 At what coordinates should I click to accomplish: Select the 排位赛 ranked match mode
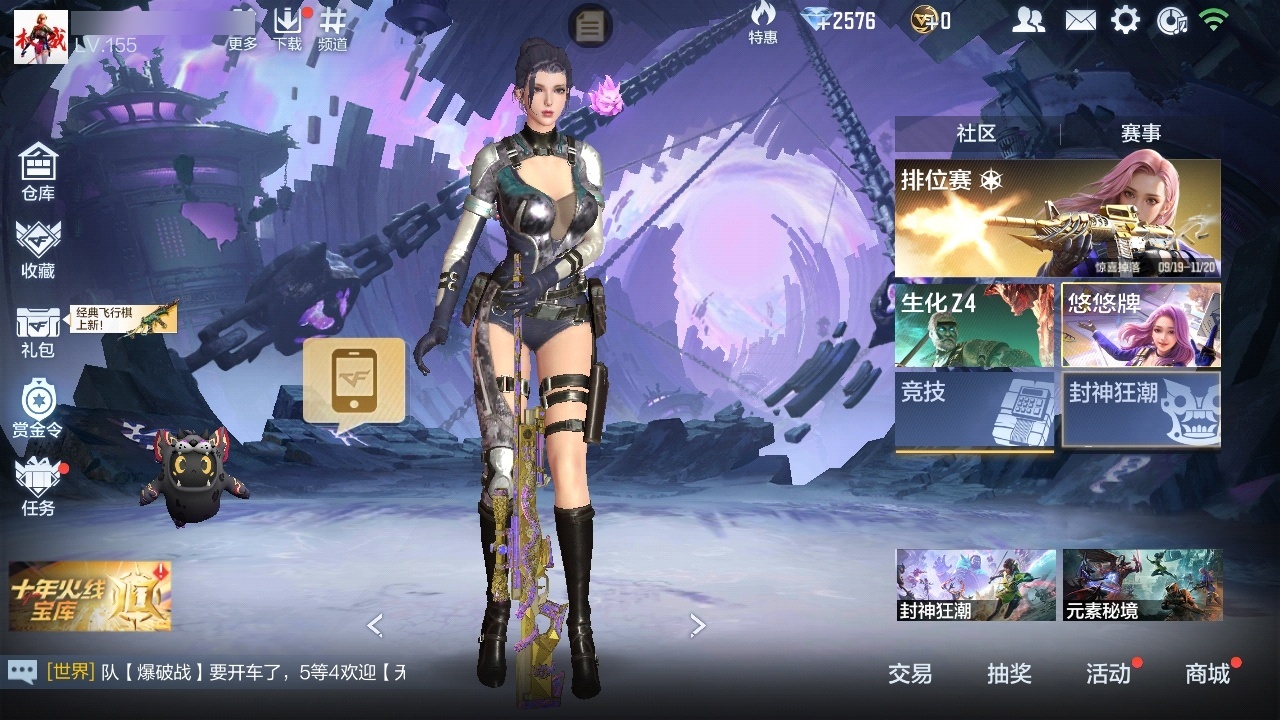click(1057, 218)
